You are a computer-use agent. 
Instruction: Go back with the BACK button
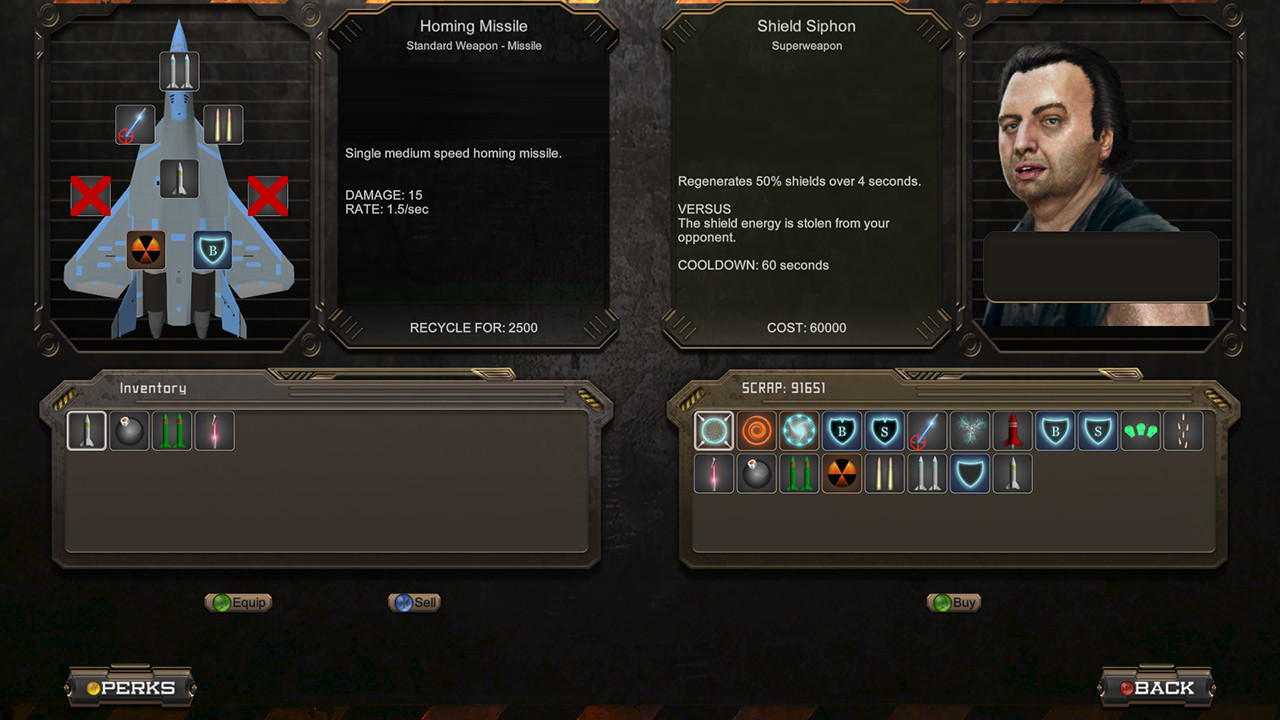(x=1156, y=688)
